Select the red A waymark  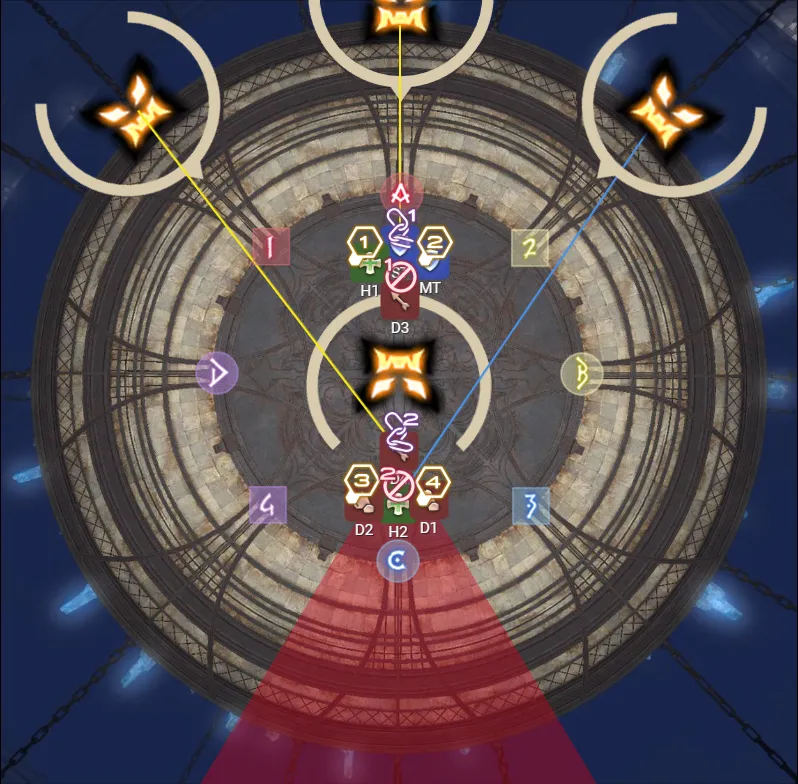click(x=402, y=191)
